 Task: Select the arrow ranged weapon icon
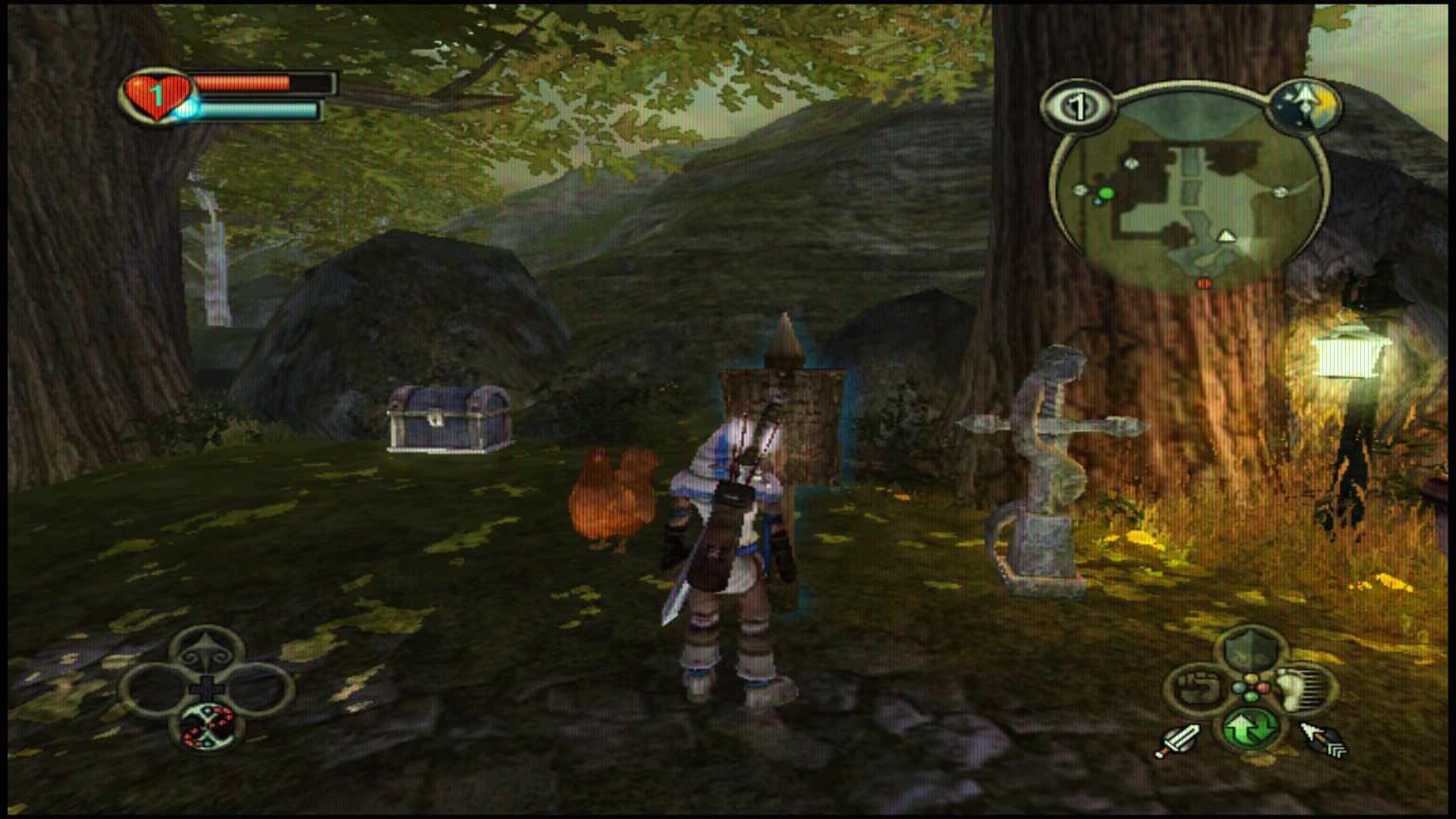[1323, 740]
